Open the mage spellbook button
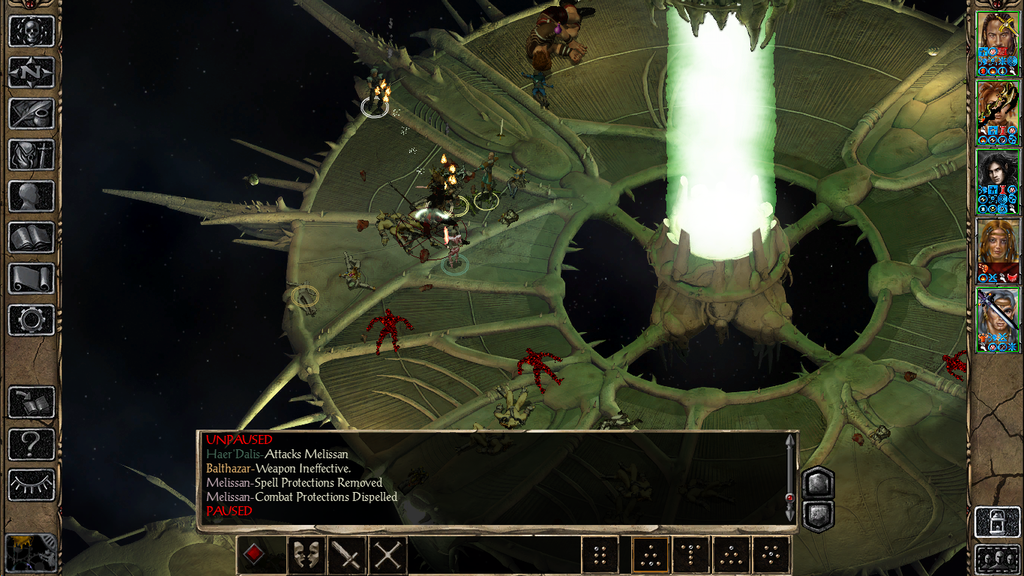The height and width of the screenshot is (576, 1024). [31, 237]
